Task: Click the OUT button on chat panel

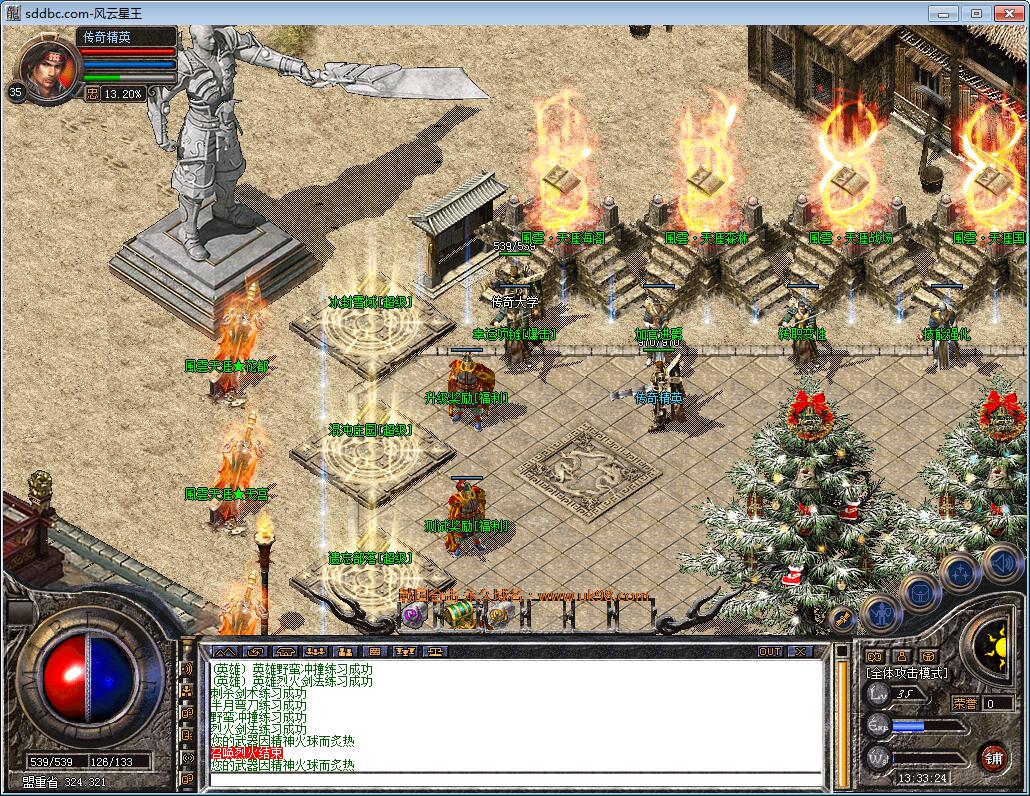Action: [769, 651]
